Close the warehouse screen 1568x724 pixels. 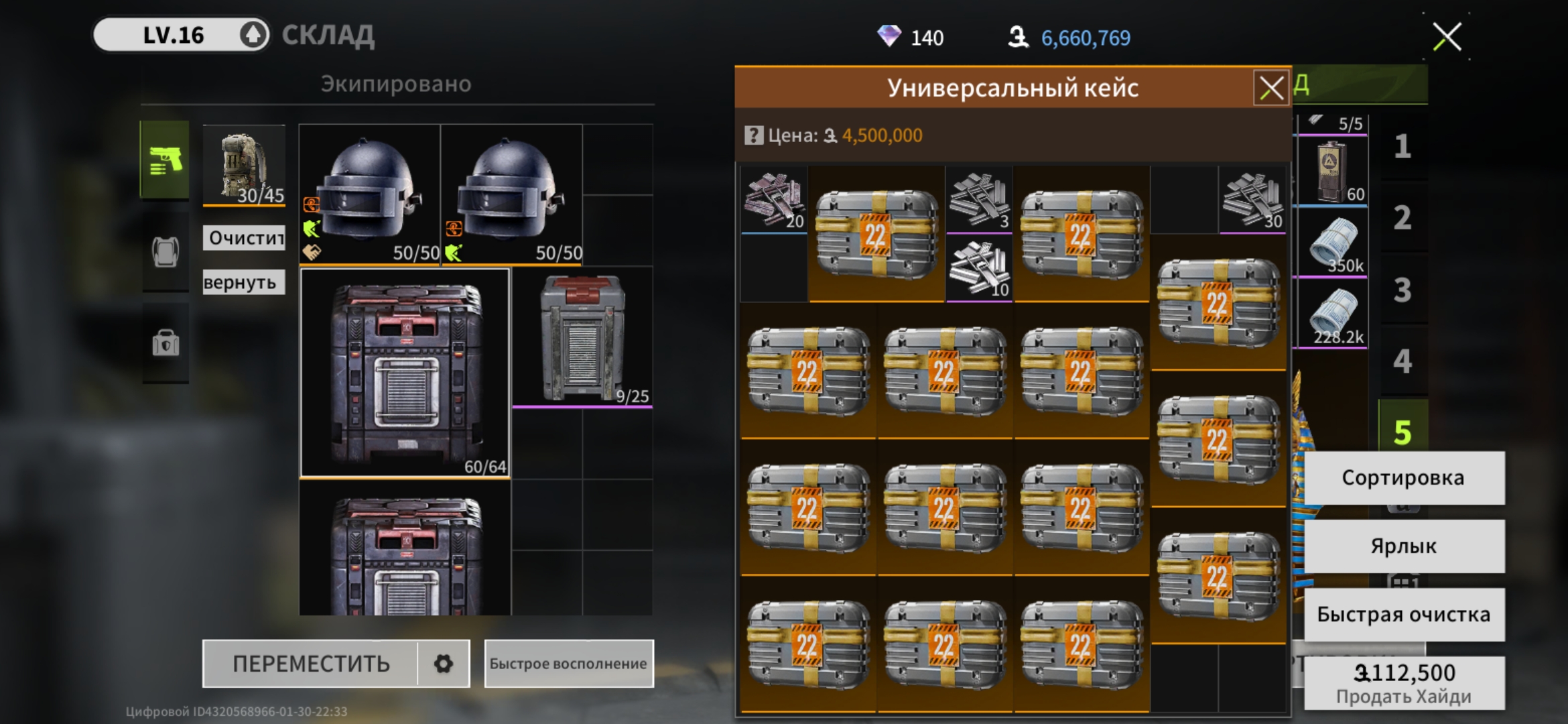1447,37
